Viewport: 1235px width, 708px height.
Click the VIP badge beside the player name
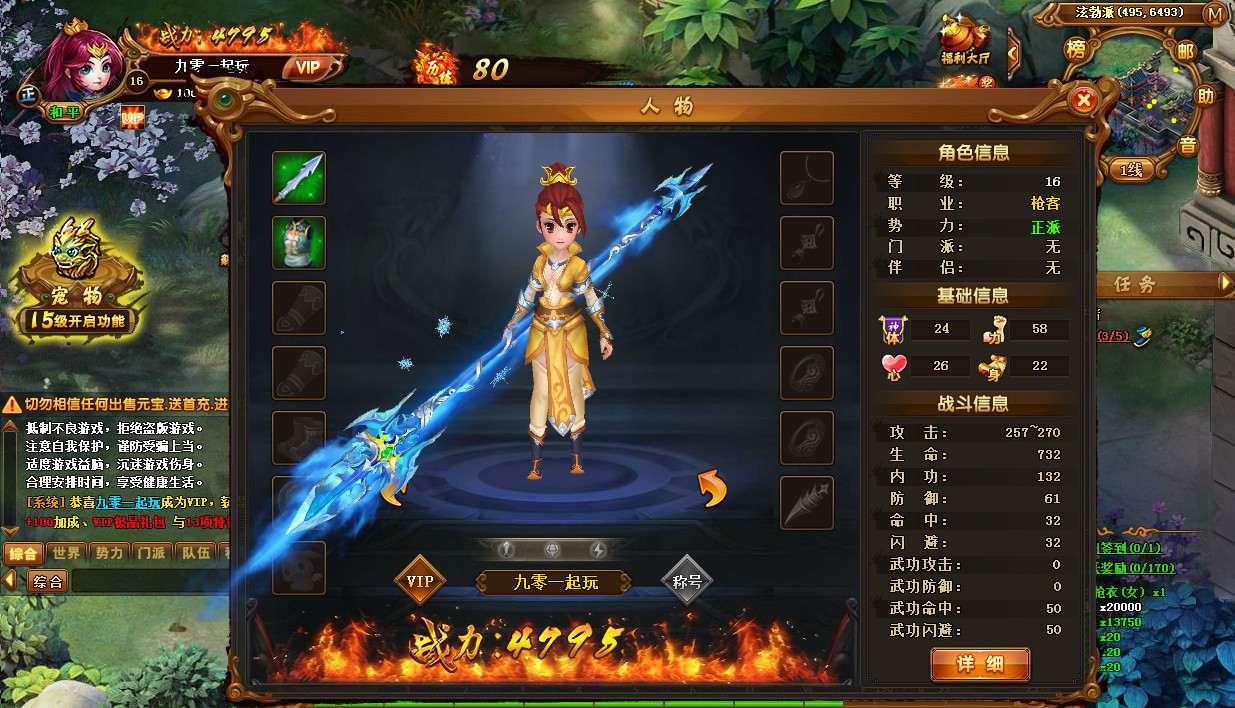point(307,67)
